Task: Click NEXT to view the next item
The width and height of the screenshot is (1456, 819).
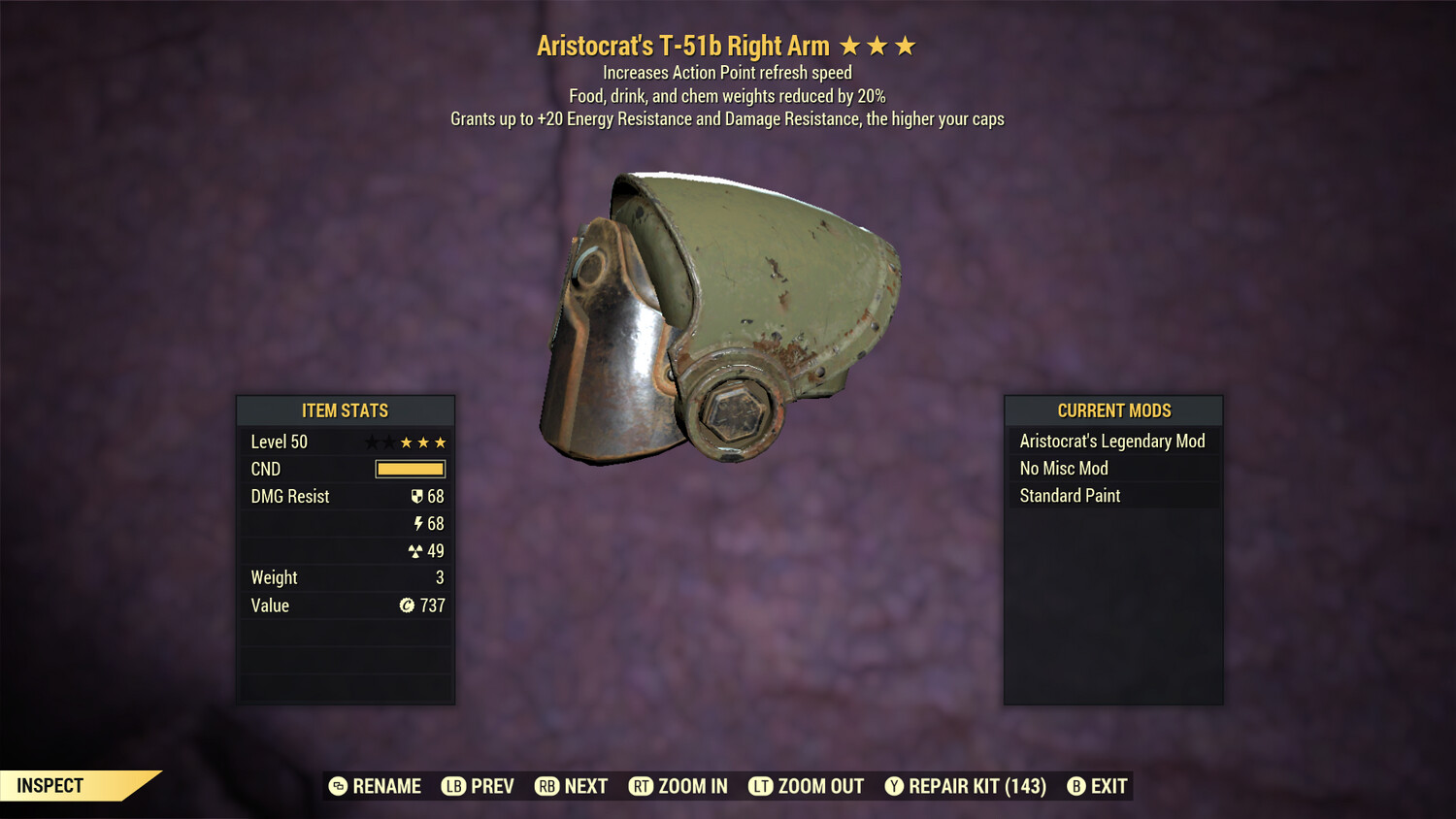Action: click(572, 786)
